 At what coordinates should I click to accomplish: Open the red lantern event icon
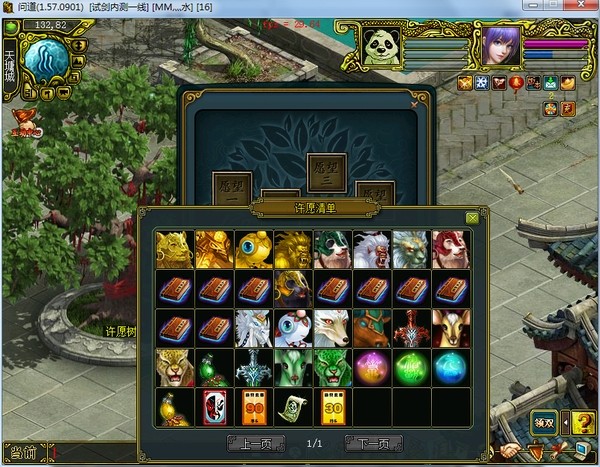click(x=516, y=84)
